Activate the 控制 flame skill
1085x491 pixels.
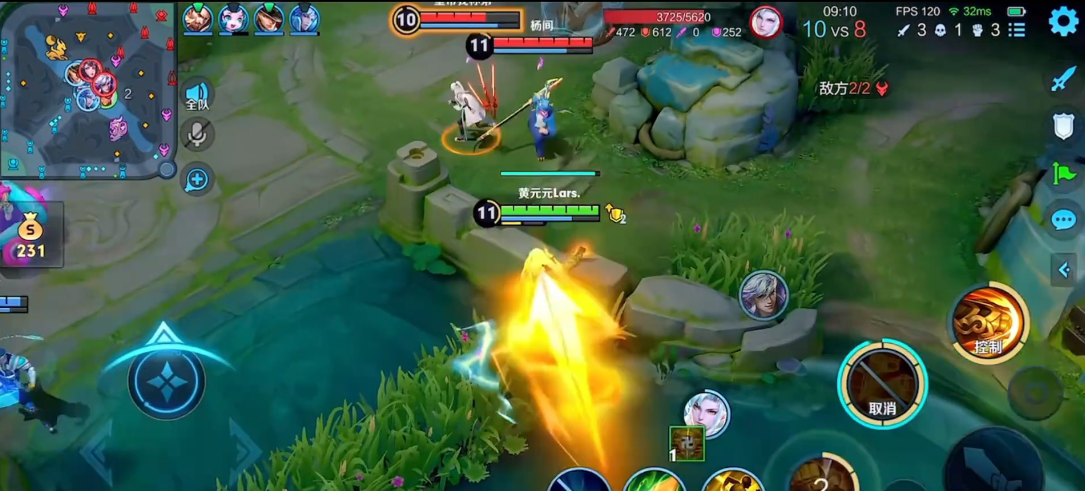(989, 323)
